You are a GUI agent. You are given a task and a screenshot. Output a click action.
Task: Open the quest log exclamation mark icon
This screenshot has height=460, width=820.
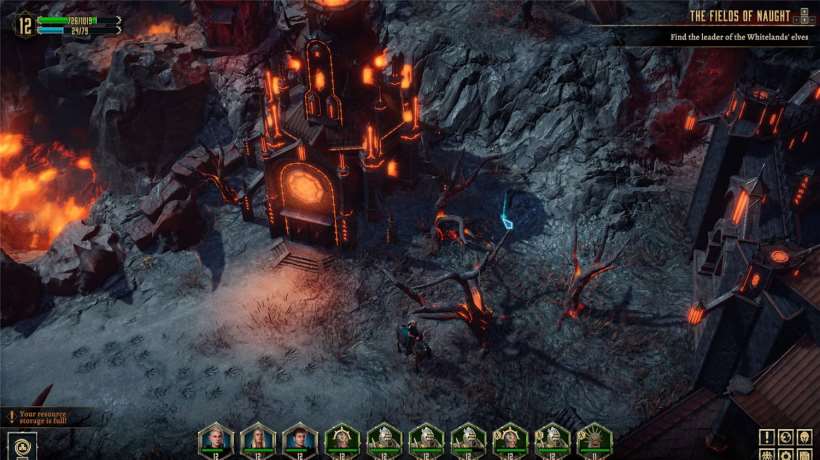(767, 437)
